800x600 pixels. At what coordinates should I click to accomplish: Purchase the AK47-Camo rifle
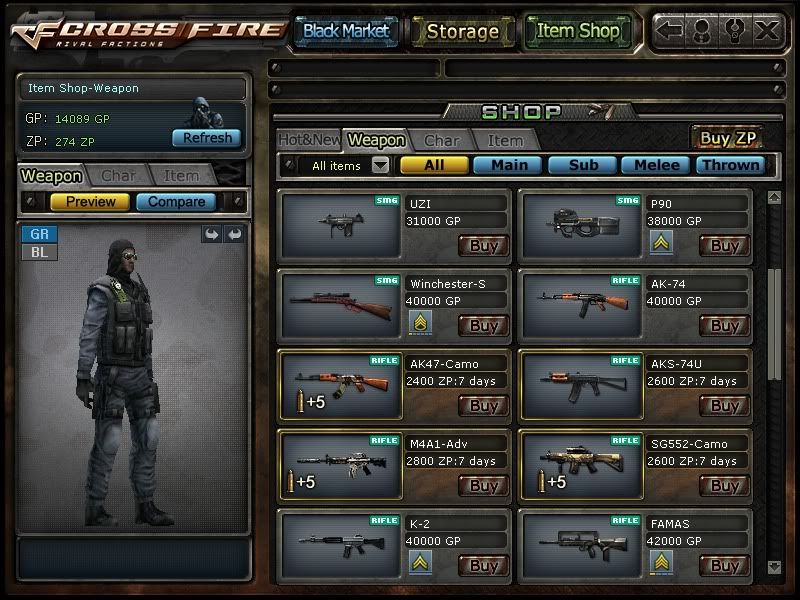coord(484,406)
